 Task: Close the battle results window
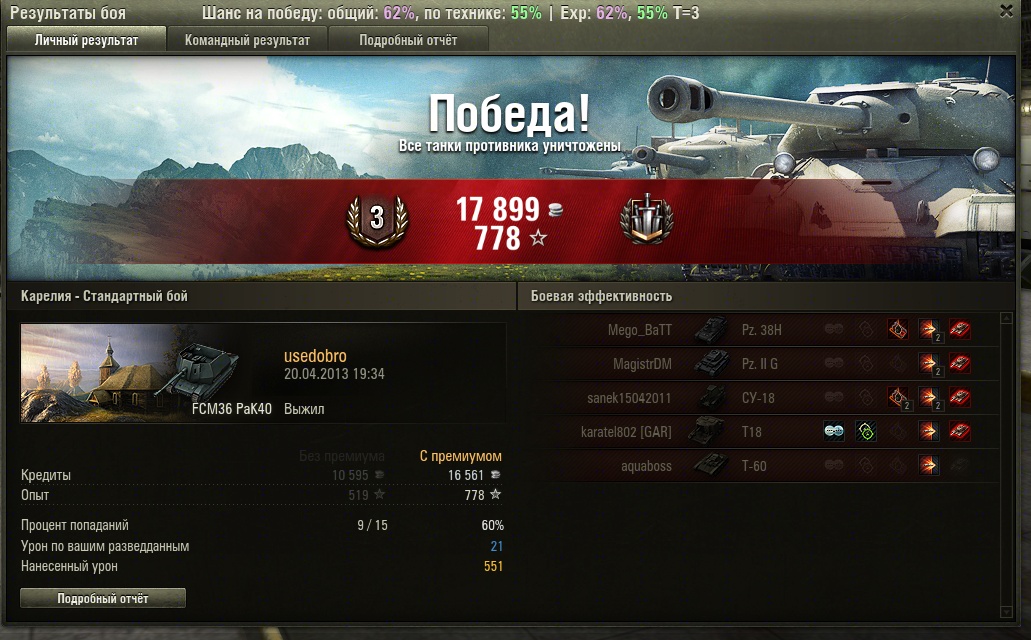pos(1006,11)
